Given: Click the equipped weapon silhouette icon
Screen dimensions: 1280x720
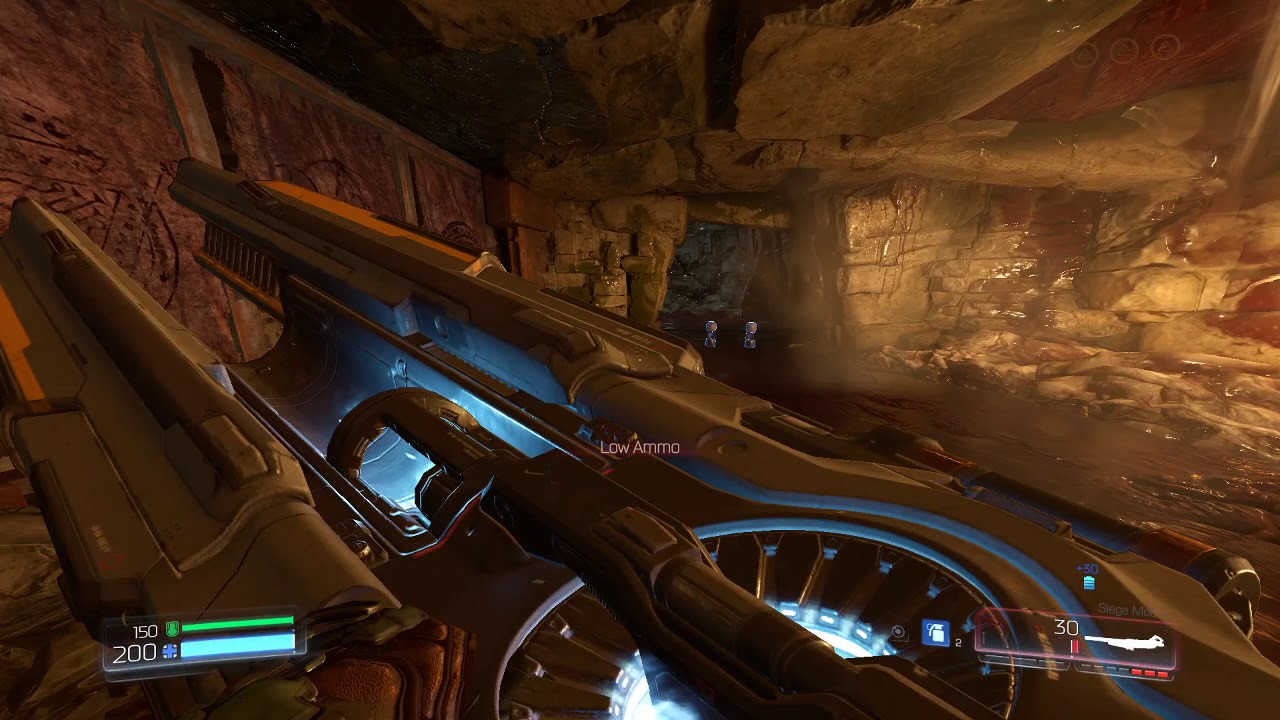Looking at the screenshot, I should [1125, 642].
